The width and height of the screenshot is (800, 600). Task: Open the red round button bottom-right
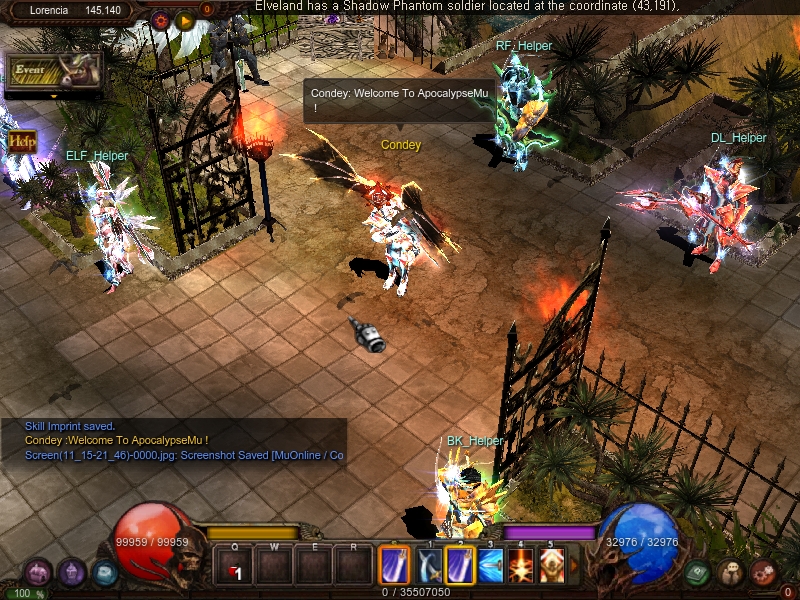[764, 573]
